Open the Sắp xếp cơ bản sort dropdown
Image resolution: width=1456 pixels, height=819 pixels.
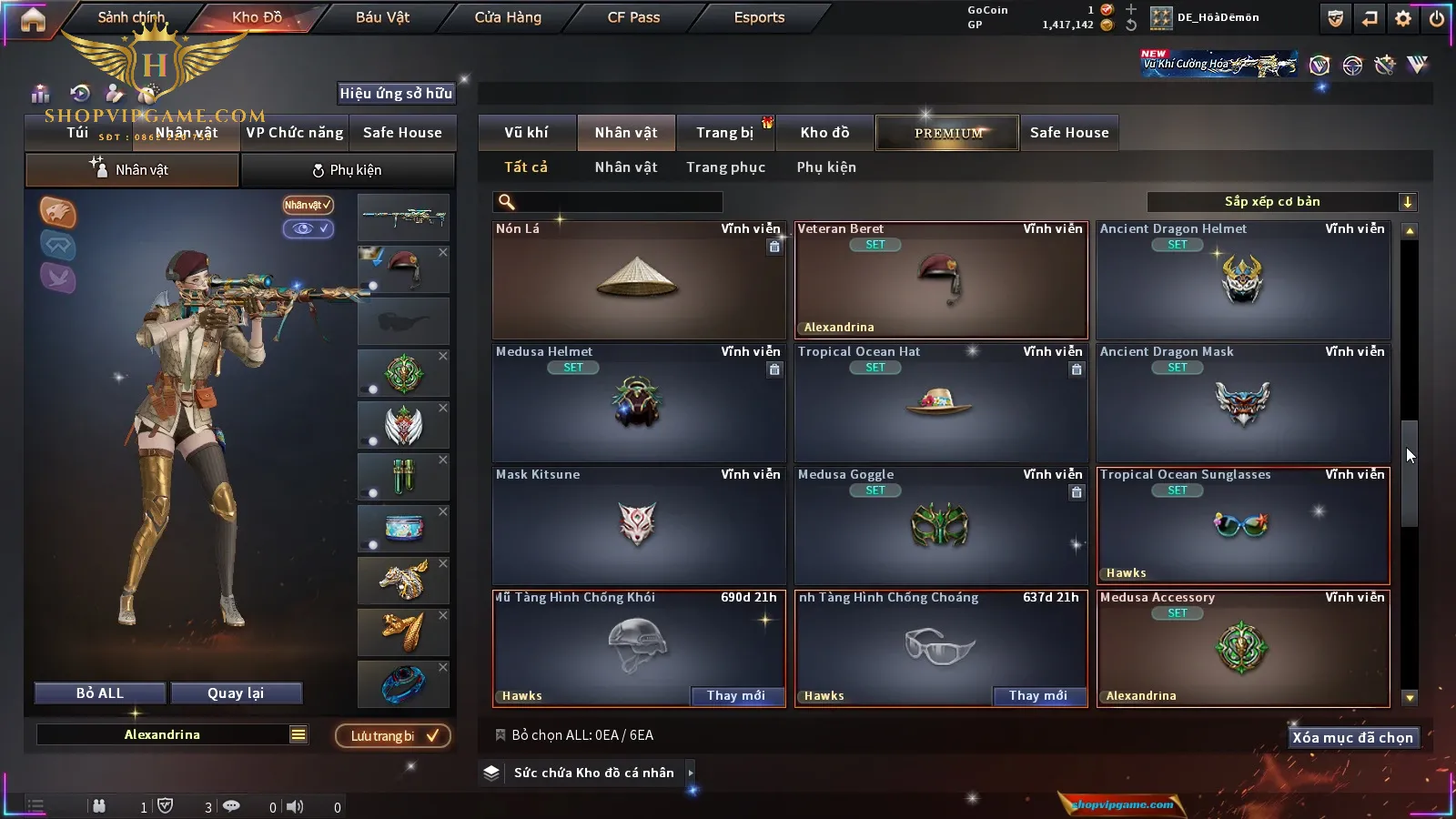pyautogui.click(x=1281, y=202)
